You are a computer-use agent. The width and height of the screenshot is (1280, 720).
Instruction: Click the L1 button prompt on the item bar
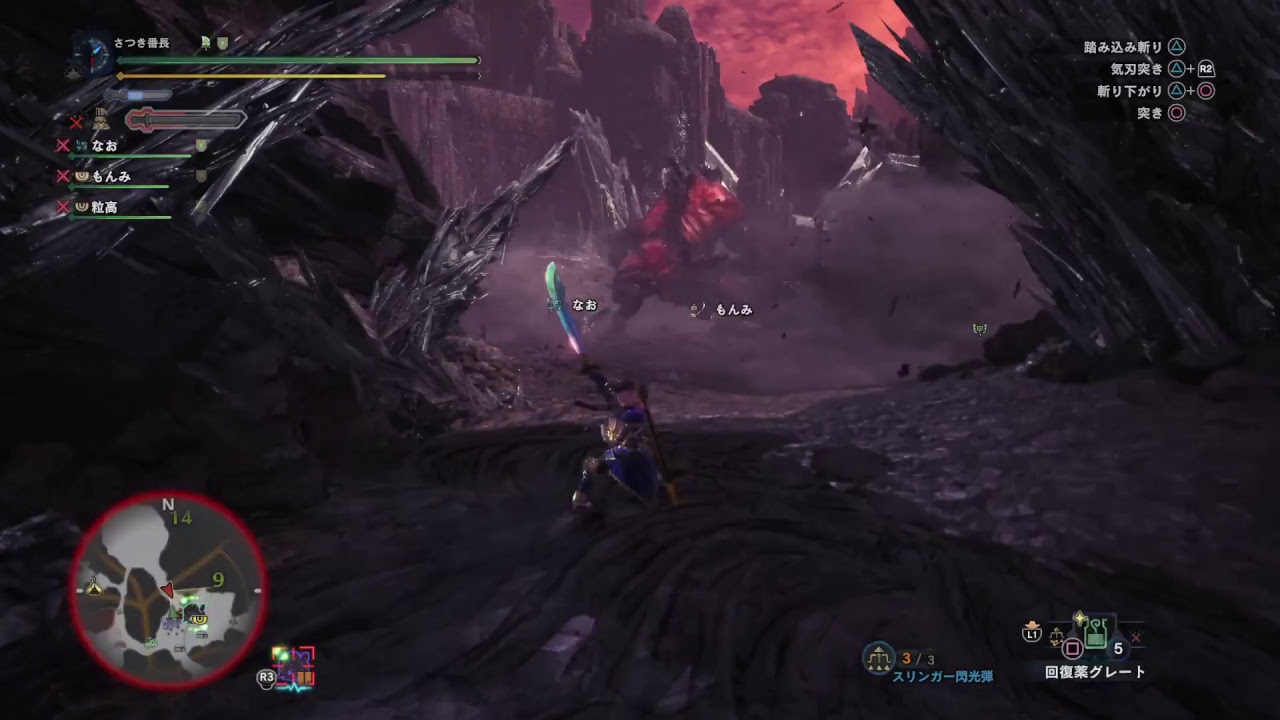point(1032,633)
